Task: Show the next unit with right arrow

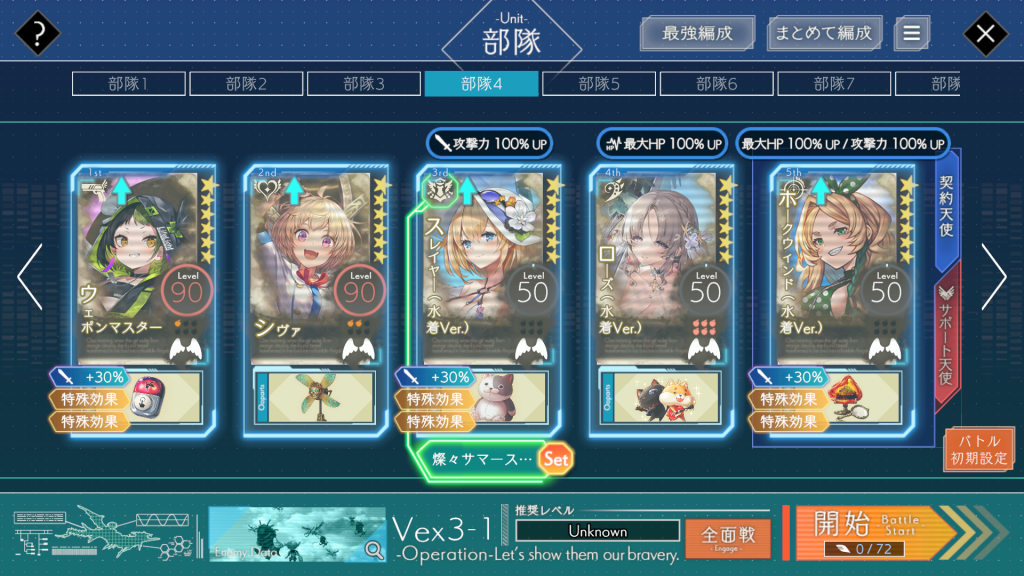Action: tap(993, 277)
